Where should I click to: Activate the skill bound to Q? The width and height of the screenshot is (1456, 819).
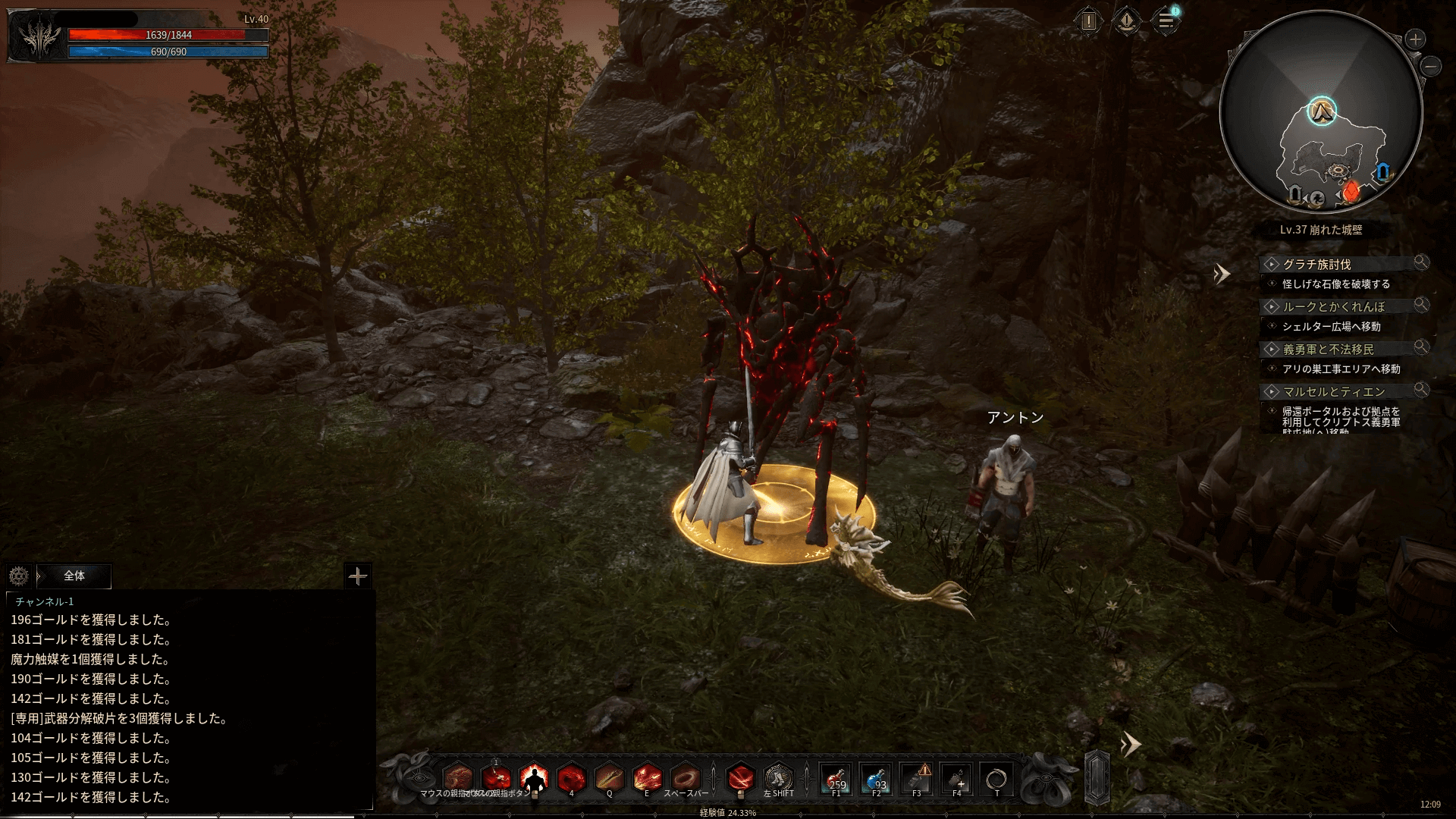click(x=609, y=779)
